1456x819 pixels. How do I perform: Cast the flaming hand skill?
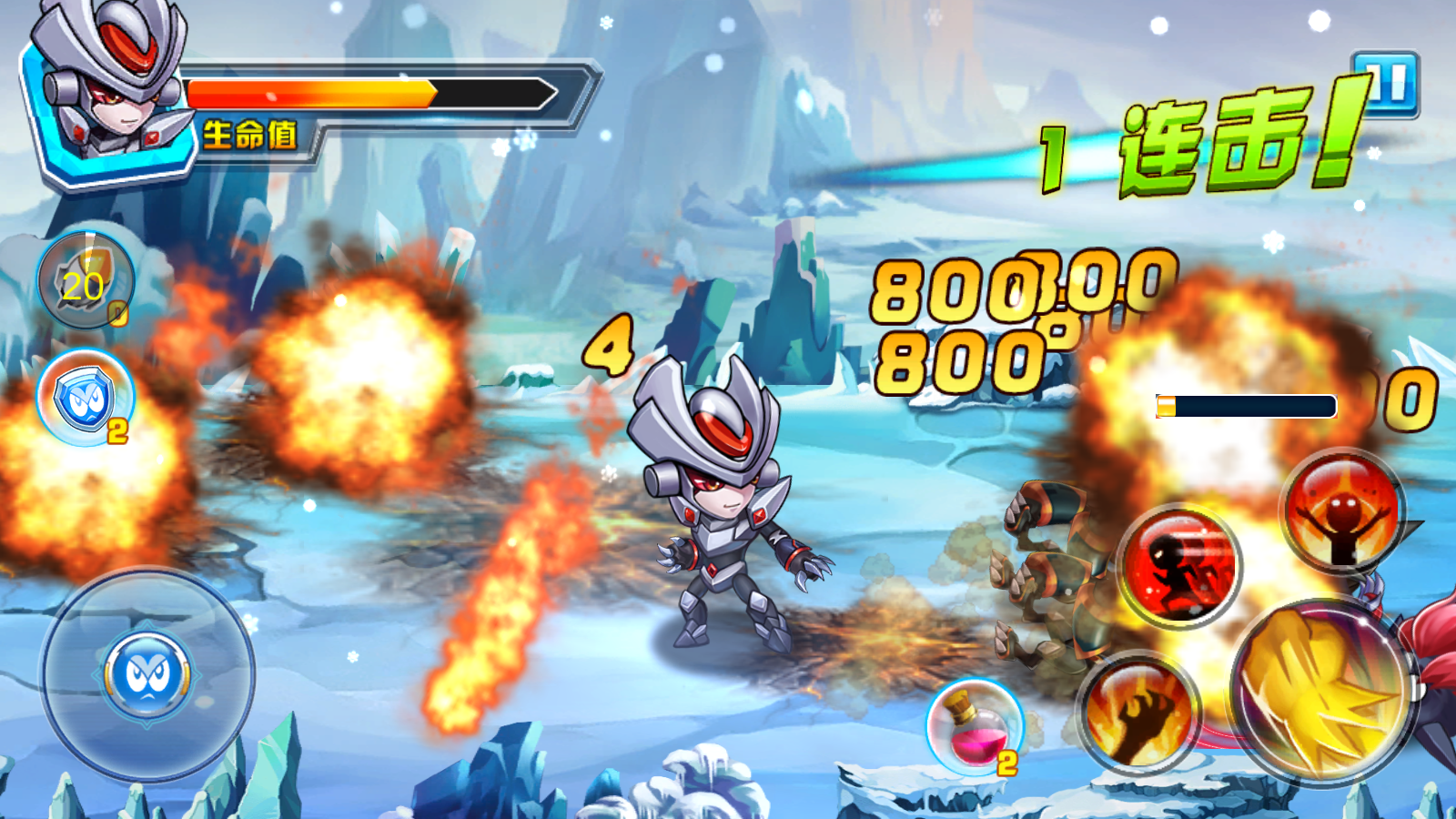[1138, 713]
